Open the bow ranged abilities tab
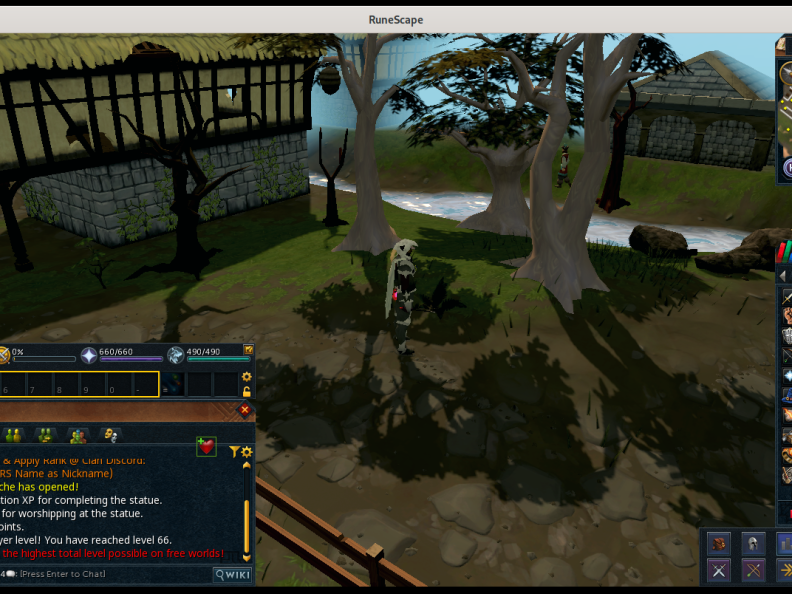 tap(753, 570)
